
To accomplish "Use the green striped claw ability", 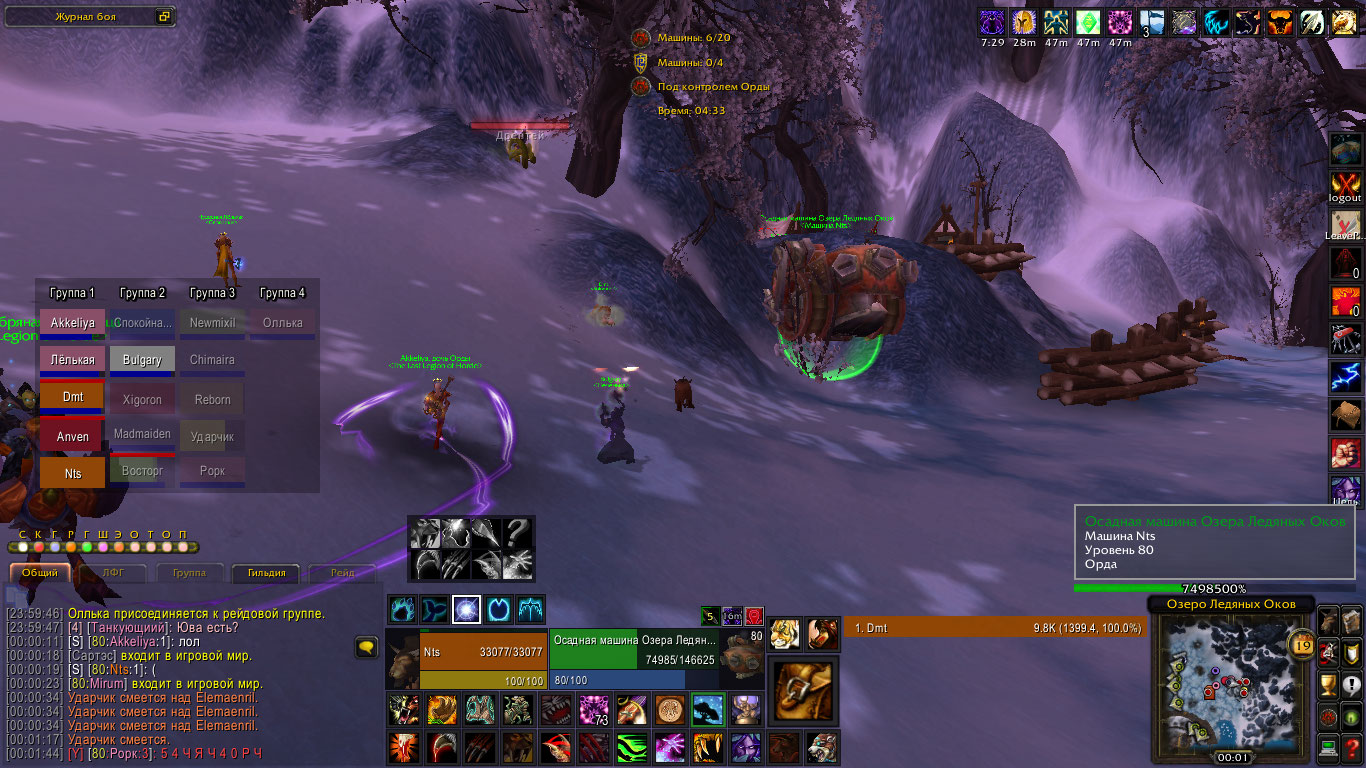I will point(632,747).
